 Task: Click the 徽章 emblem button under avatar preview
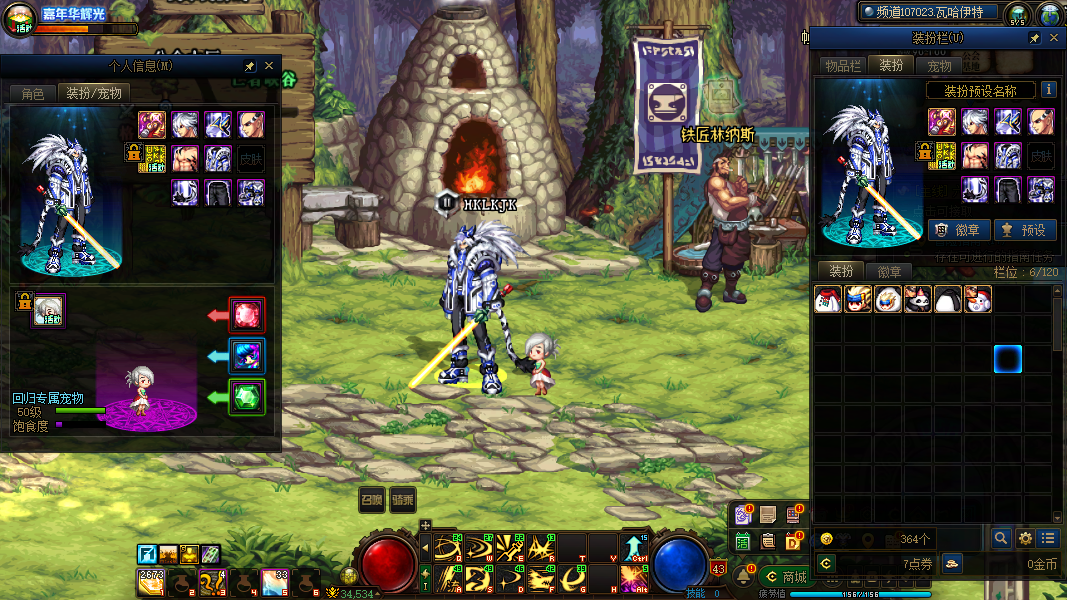959,230
